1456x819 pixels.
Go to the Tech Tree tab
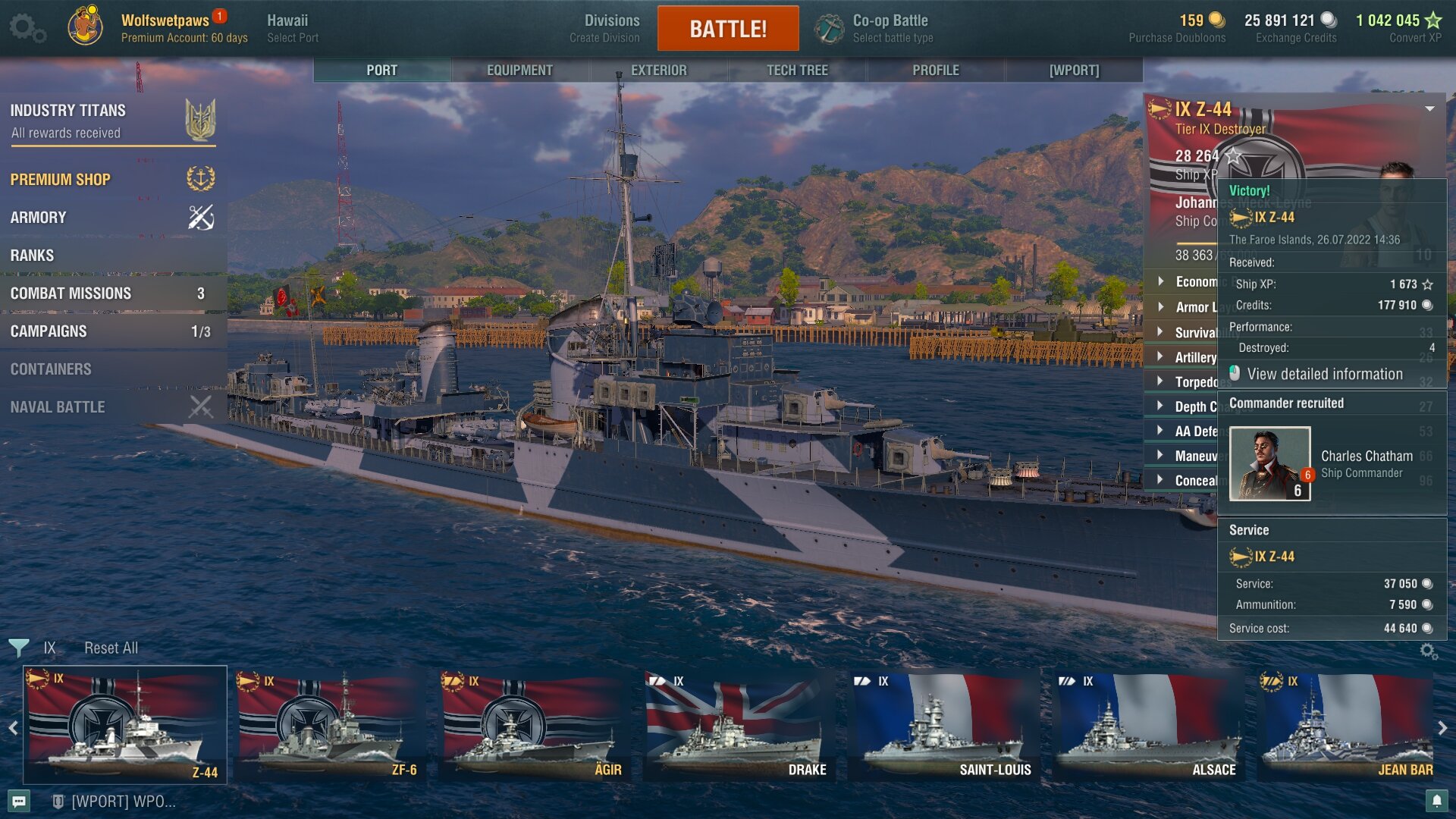797,70
